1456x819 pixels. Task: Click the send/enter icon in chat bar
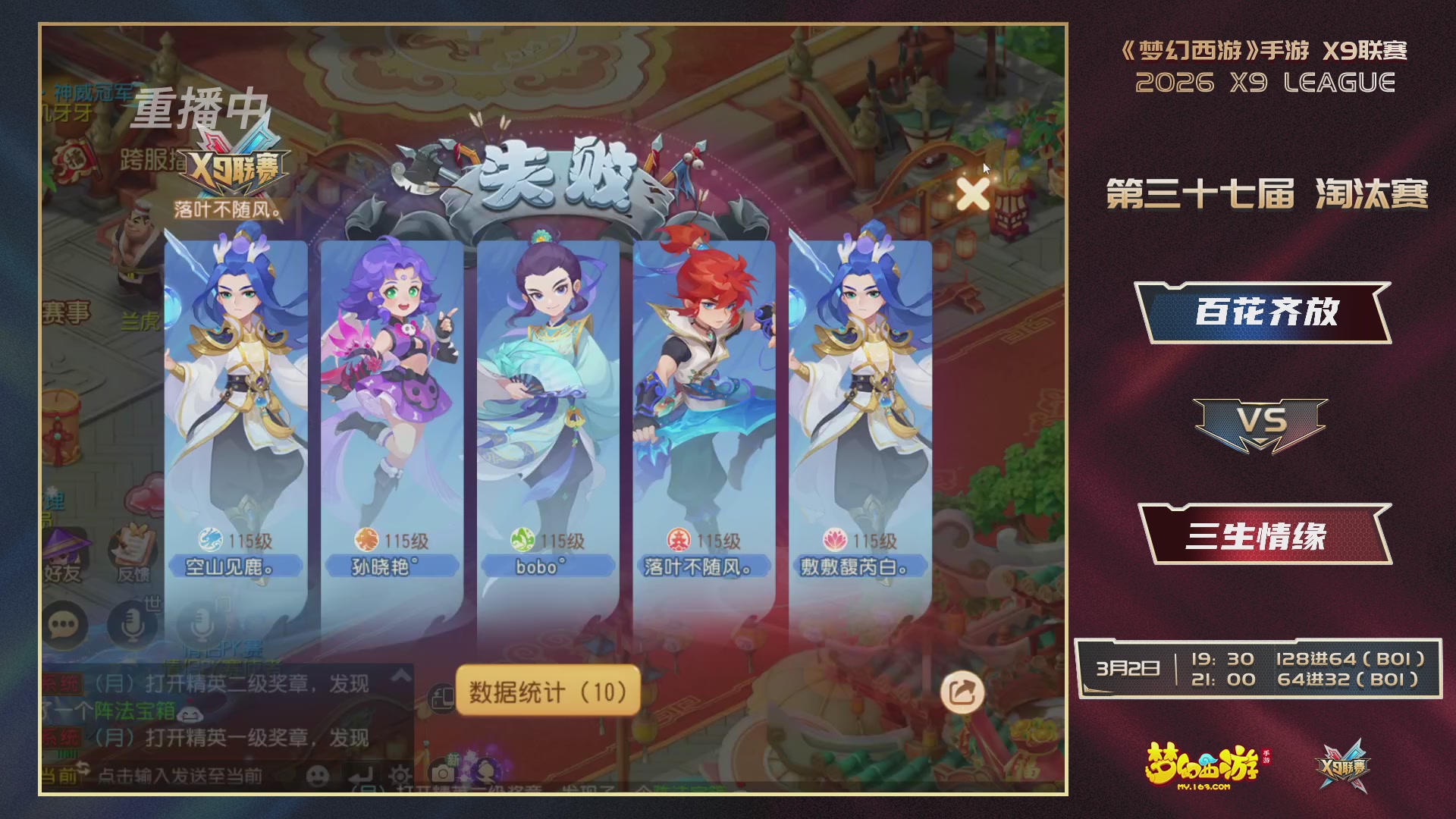(x=361, y=777)
